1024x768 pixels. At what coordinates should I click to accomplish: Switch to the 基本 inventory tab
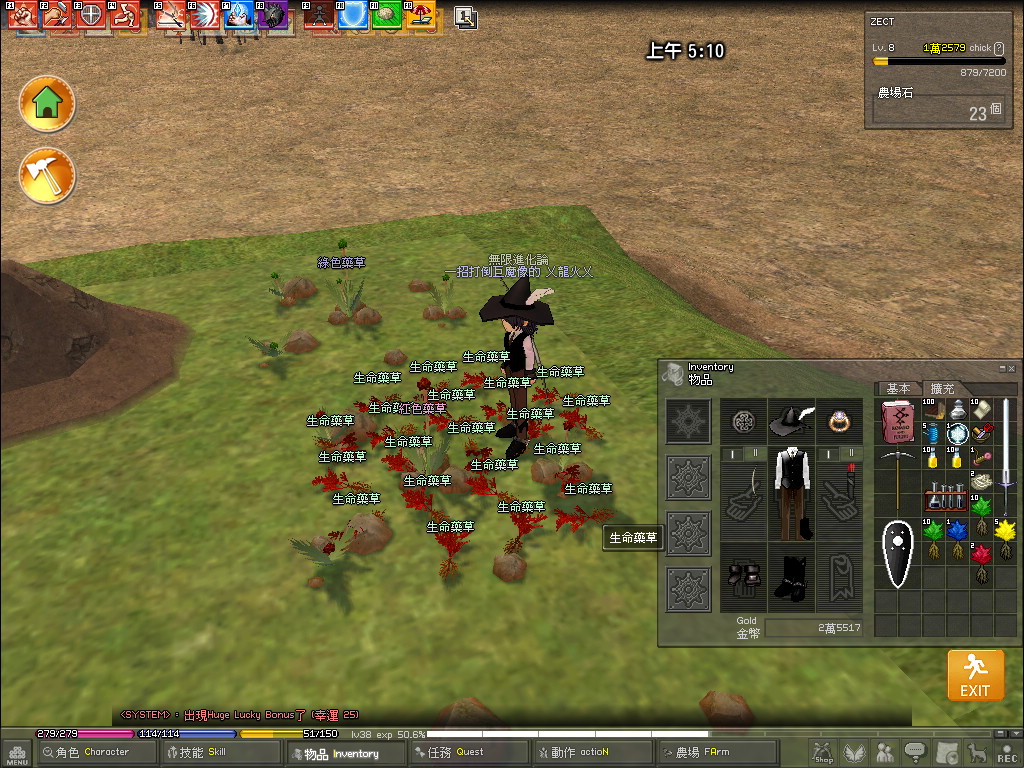pos(898,388)
